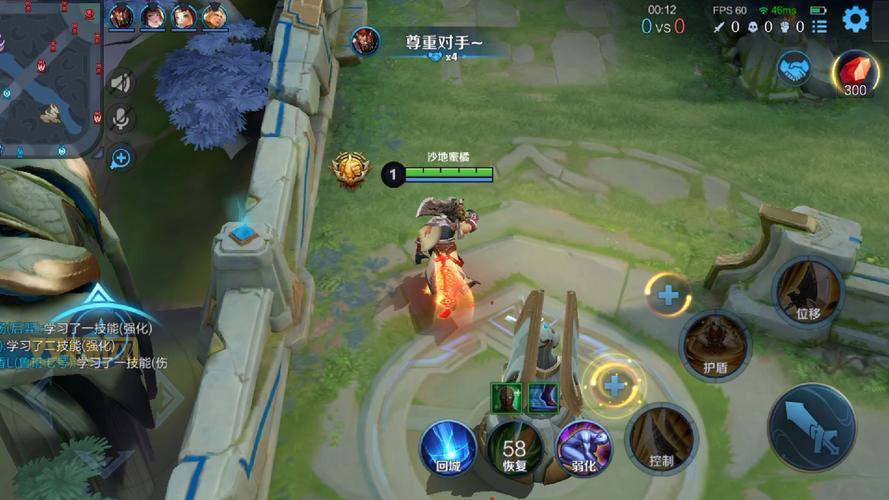Image resolution: width=889 pixels, height=500 pixels.
Task: Upgrade the 护盾 skill with its plus button
Action: coord(667,295)
